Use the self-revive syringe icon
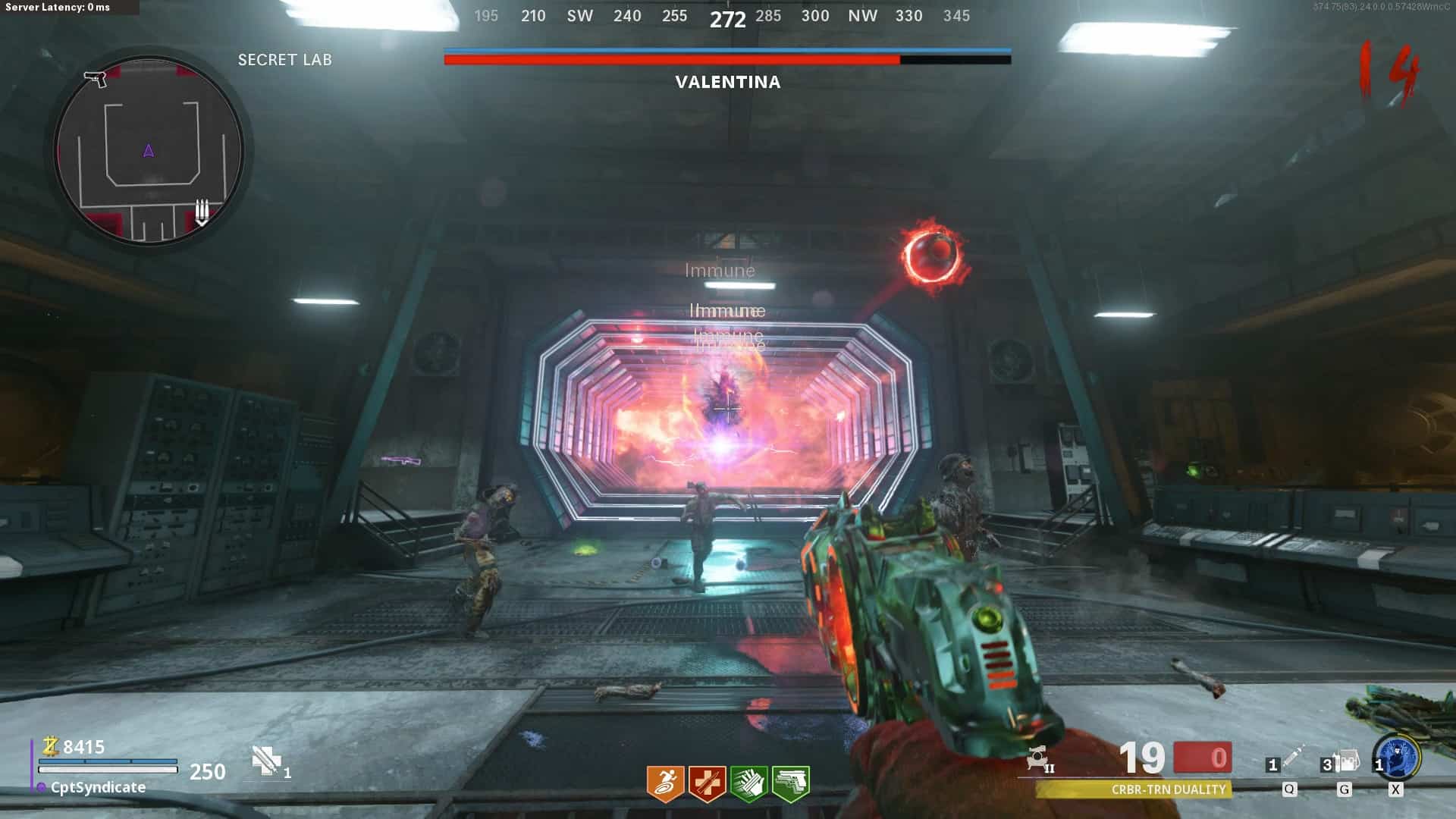Screen dimensions: 1456x819 [267, 761]
